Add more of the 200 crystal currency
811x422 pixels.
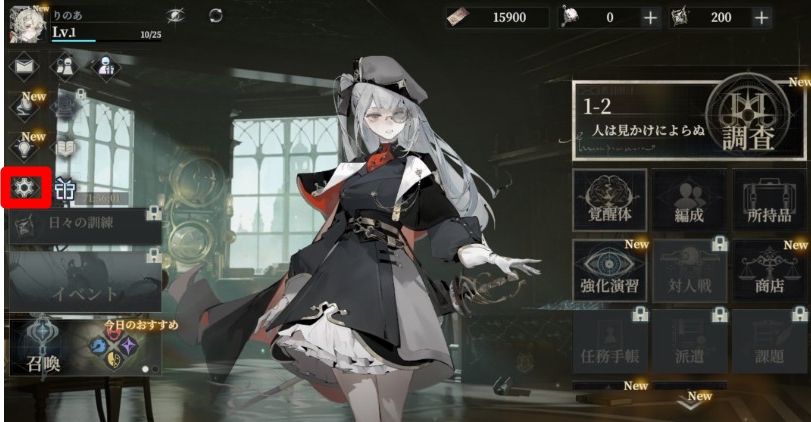click(x=762, y=18)
